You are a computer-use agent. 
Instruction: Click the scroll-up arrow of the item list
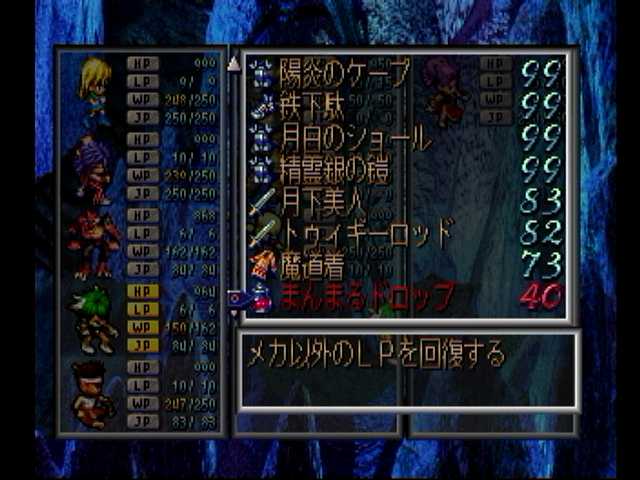234,64
